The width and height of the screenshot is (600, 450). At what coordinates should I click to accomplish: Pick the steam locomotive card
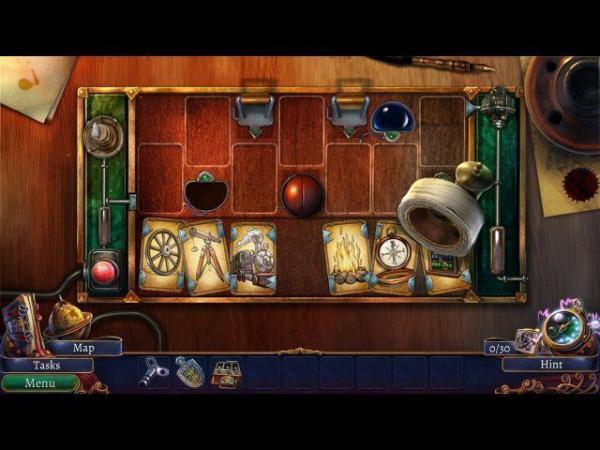[x=252, y=260]
